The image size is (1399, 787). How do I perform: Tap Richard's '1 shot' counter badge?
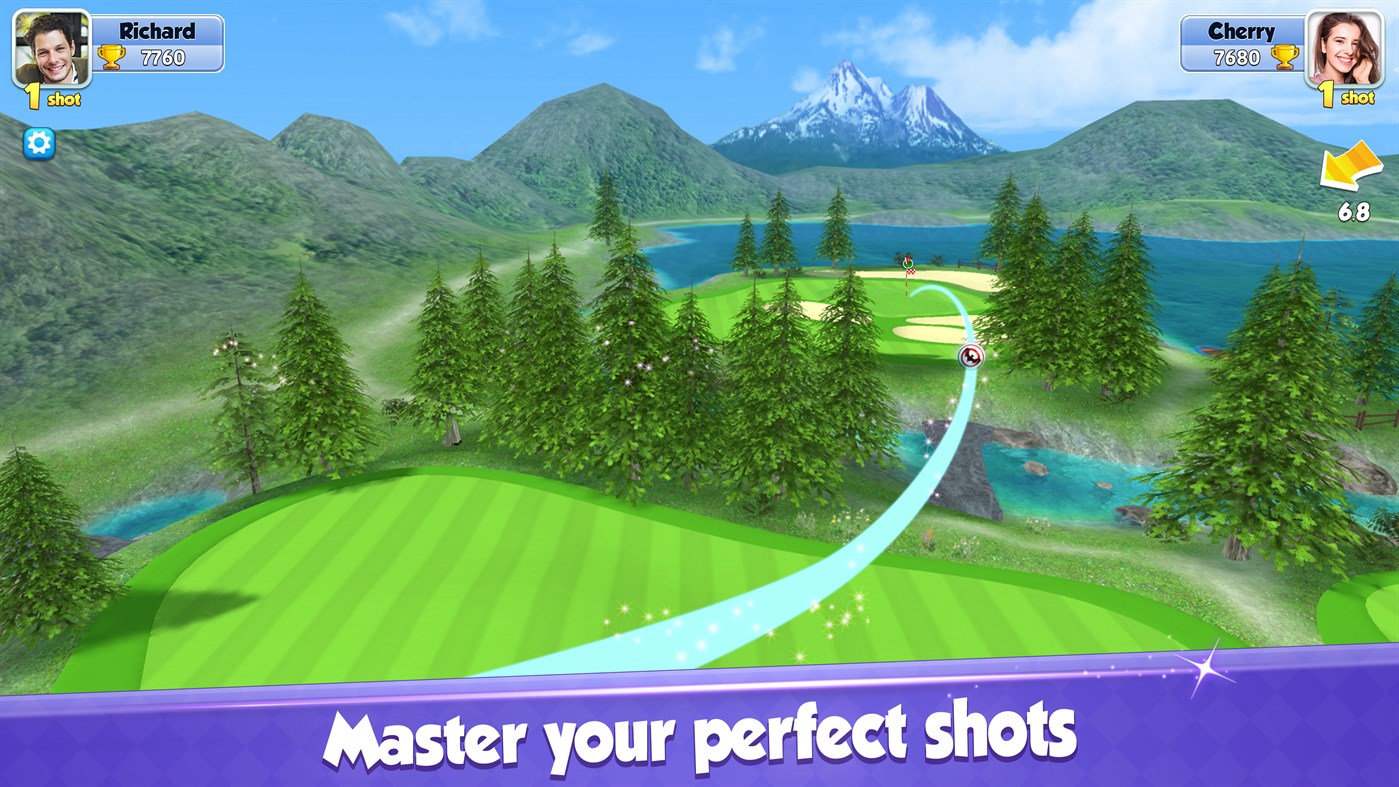[x=55, y=98]
